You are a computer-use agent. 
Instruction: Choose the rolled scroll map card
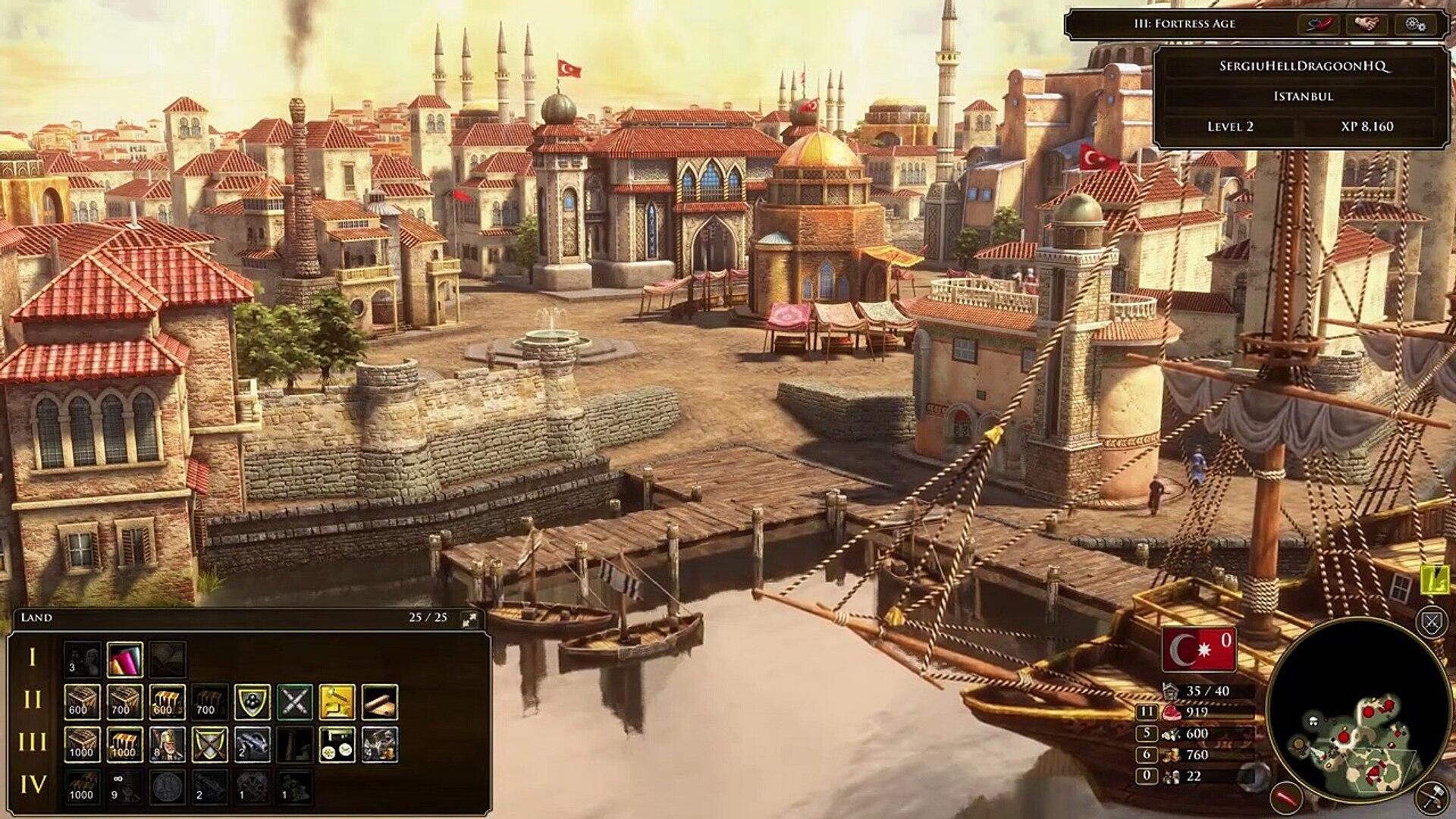tap(379, 701)
